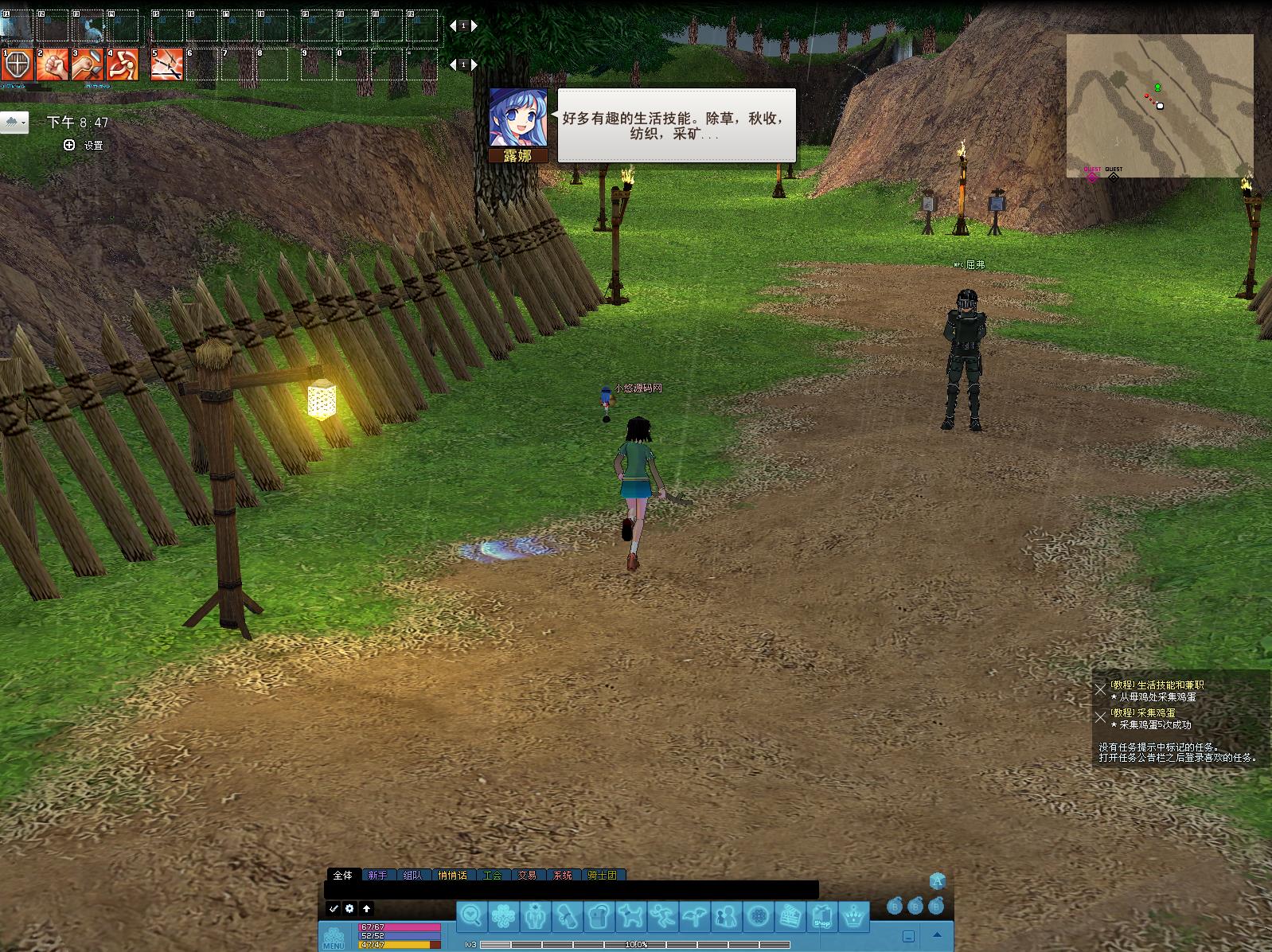The height and width of the screenshot is (952, 1272).
Task: Switch to the 新手 chat tab
Action: coord(377,875)
